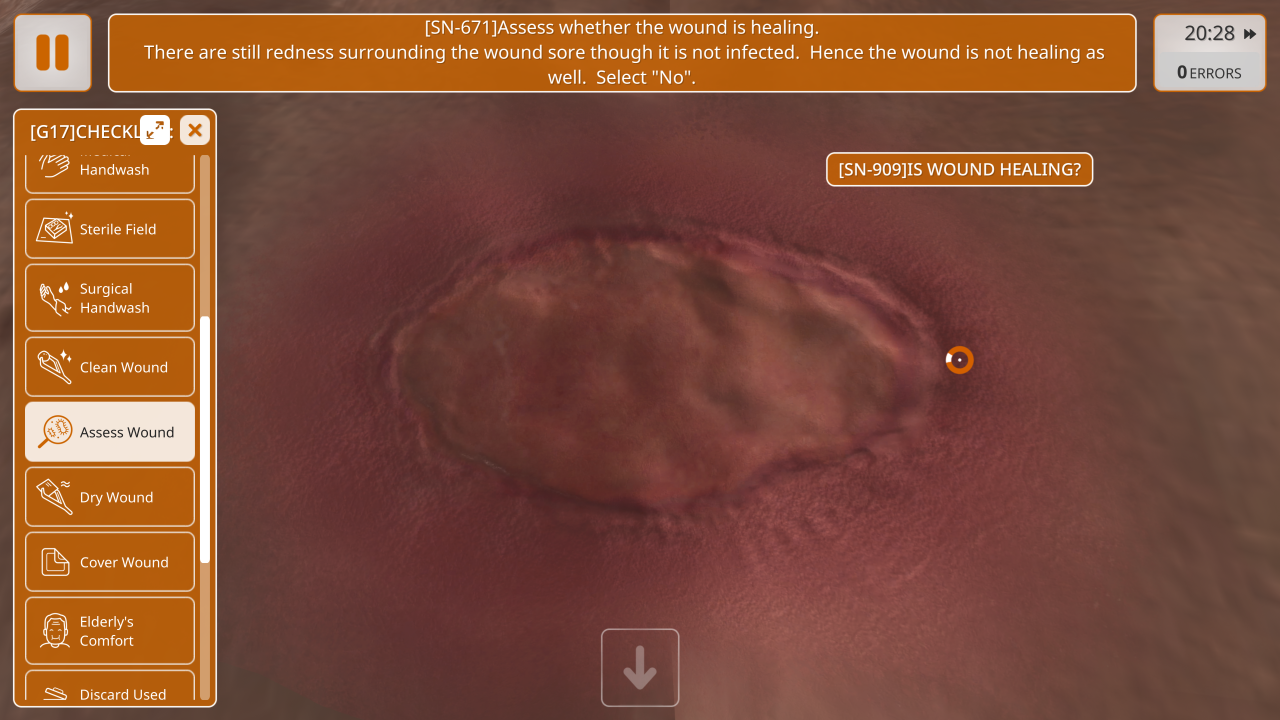Image resolution: width=1280 pixels, height=720 pixels.
Task: Fast-forward using the arrows beside the timer
Action: (1250, 34)
